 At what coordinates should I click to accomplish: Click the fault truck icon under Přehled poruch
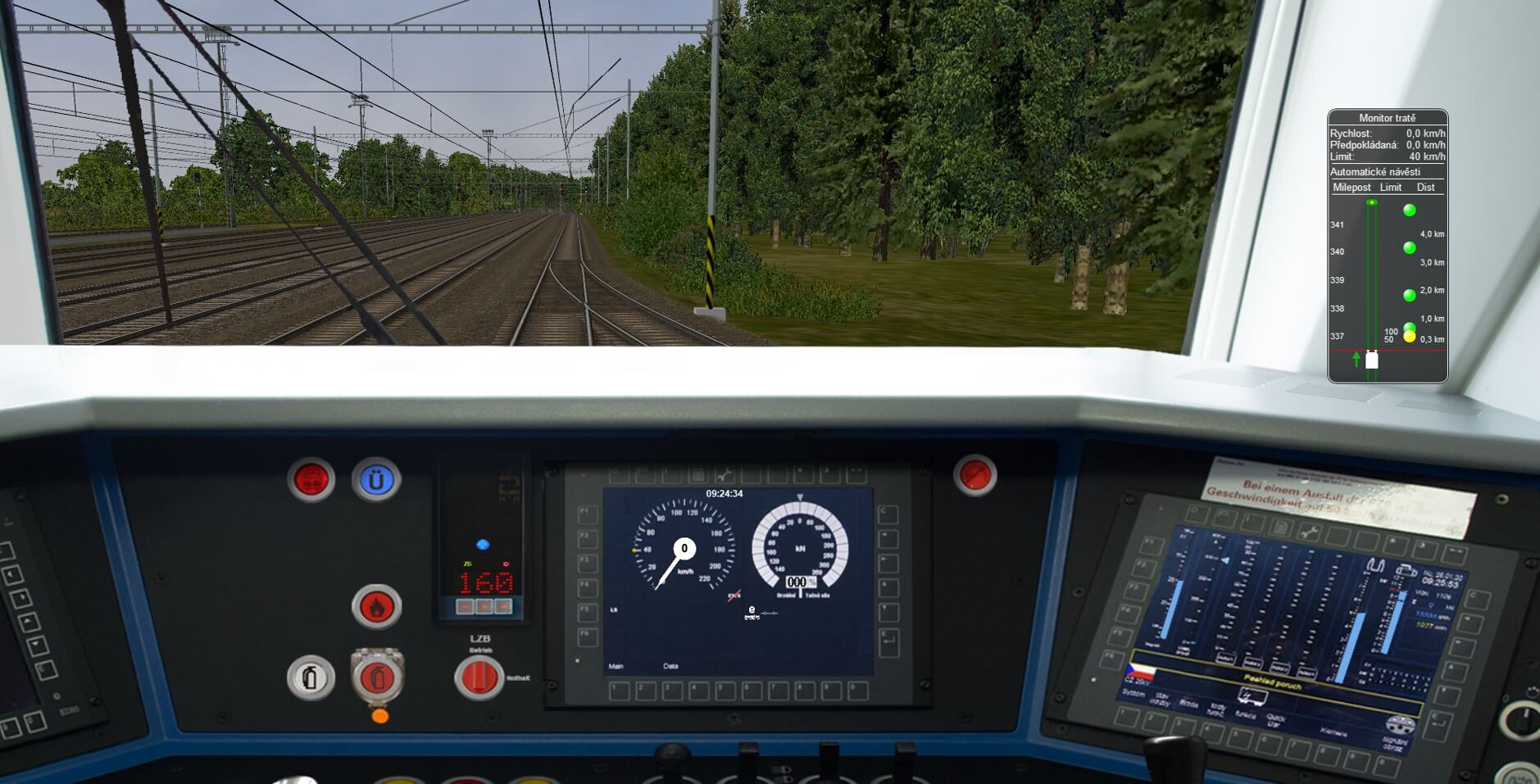(1254, 696)
